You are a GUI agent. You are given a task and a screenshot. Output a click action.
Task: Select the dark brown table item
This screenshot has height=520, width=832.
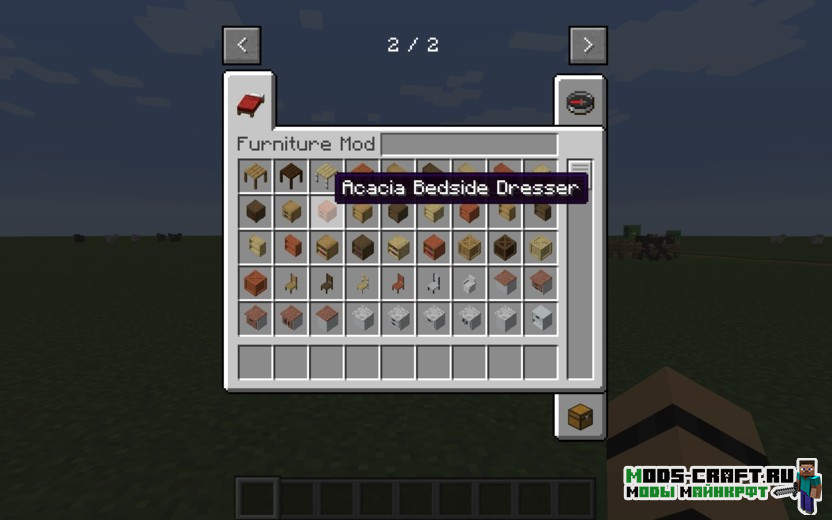[291, 175]
